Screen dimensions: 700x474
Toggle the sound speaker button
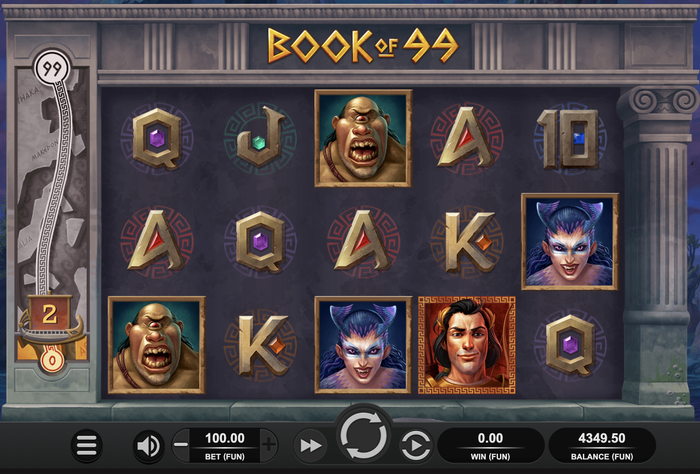coord(148,445)
